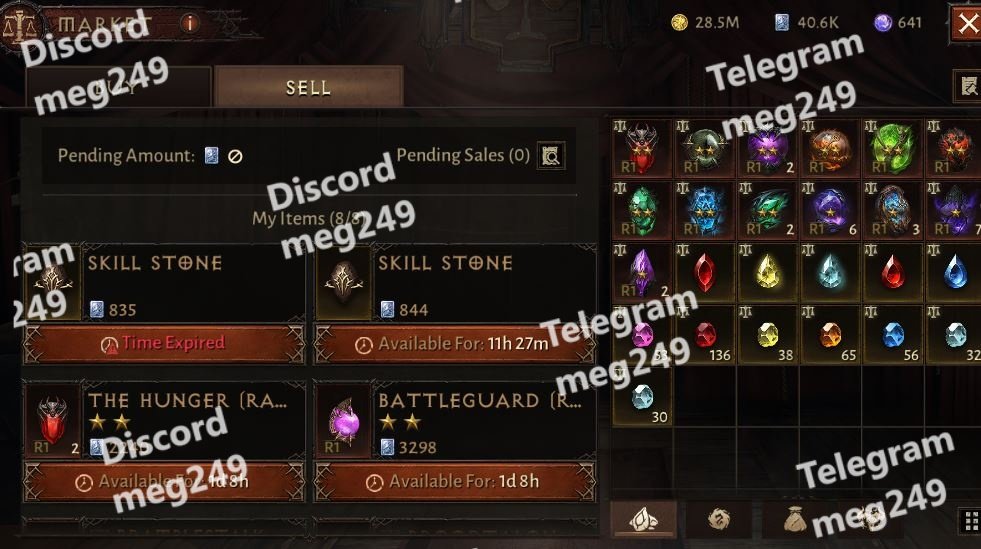The image size is (981, 549).
Task: View the Pending Sales history
Action: (550, 155)
